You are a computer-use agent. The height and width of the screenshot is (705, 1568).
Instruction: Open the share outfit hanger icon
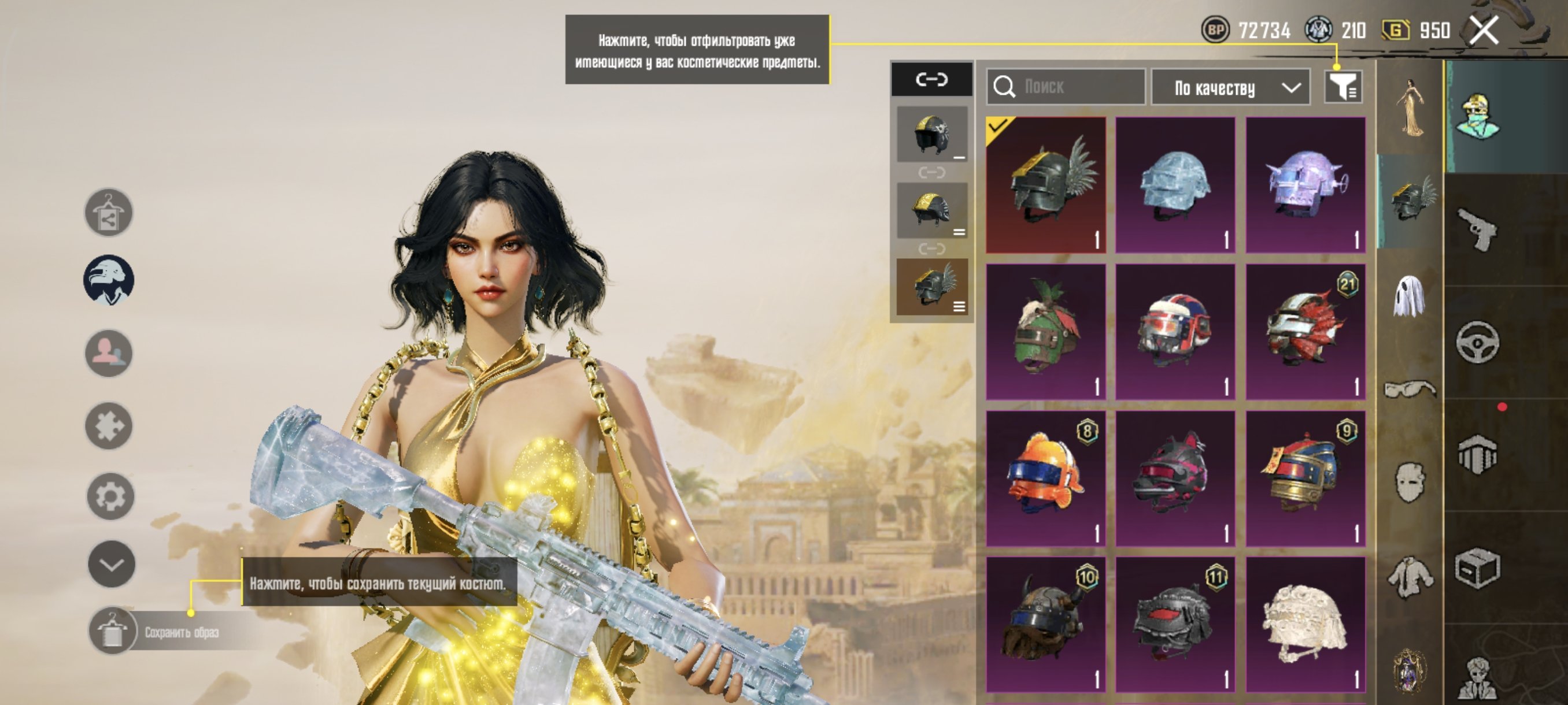point(108,212)
